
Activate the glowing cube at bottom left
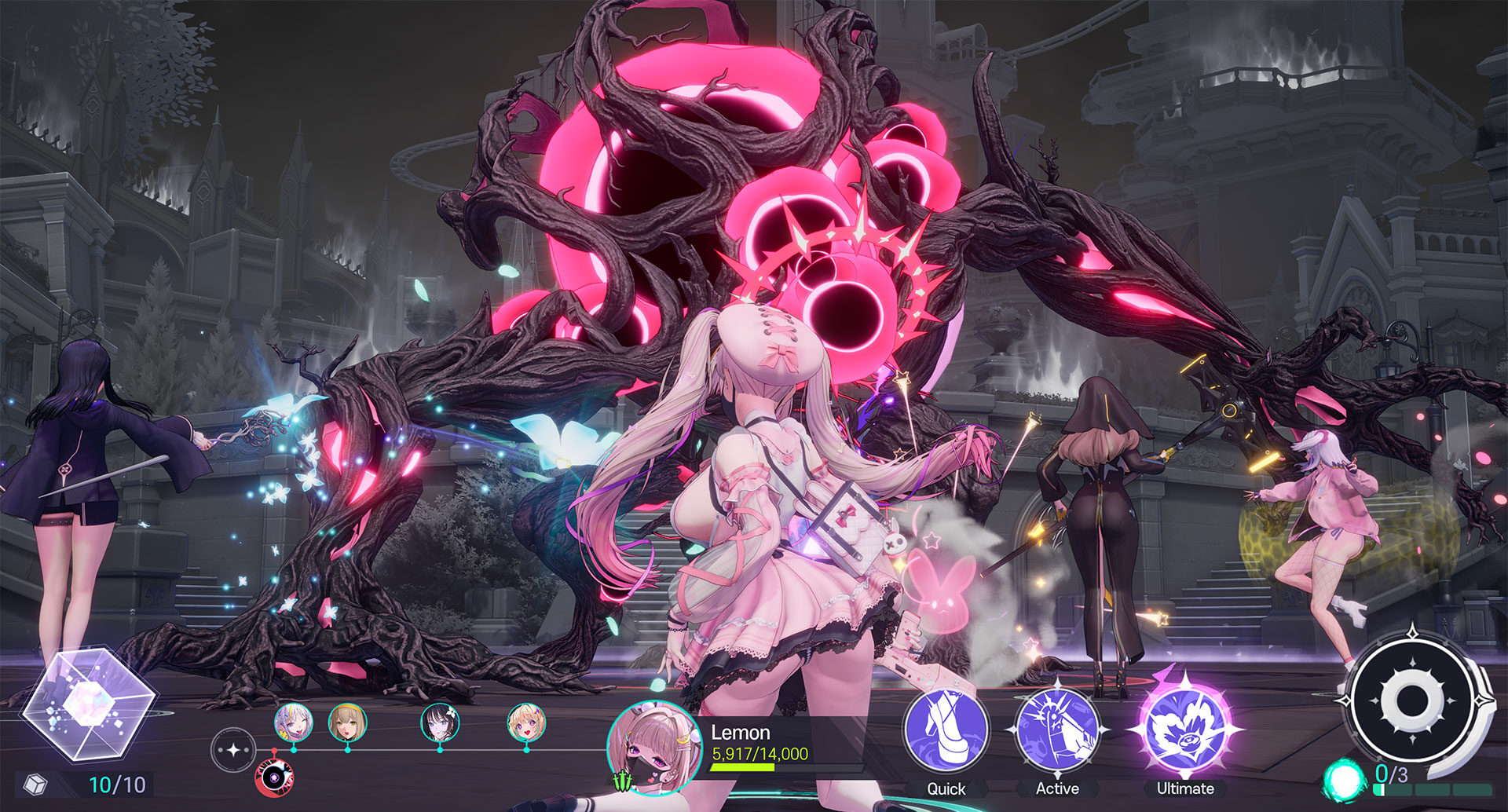pos(88,703)
